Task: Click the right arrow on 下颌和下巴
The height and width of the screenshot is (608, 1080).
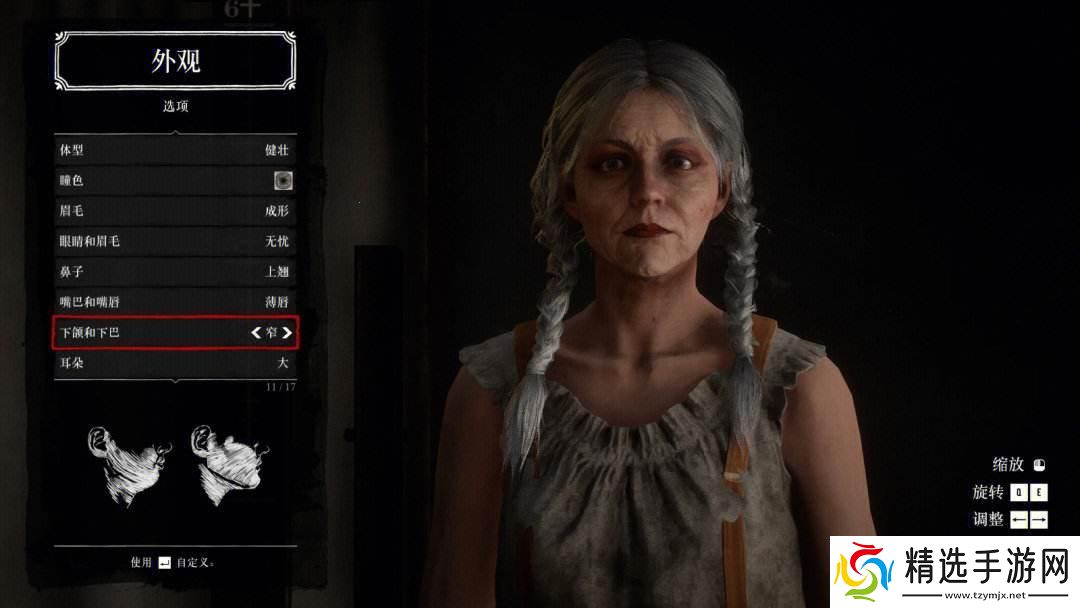Action: (287, 332)
